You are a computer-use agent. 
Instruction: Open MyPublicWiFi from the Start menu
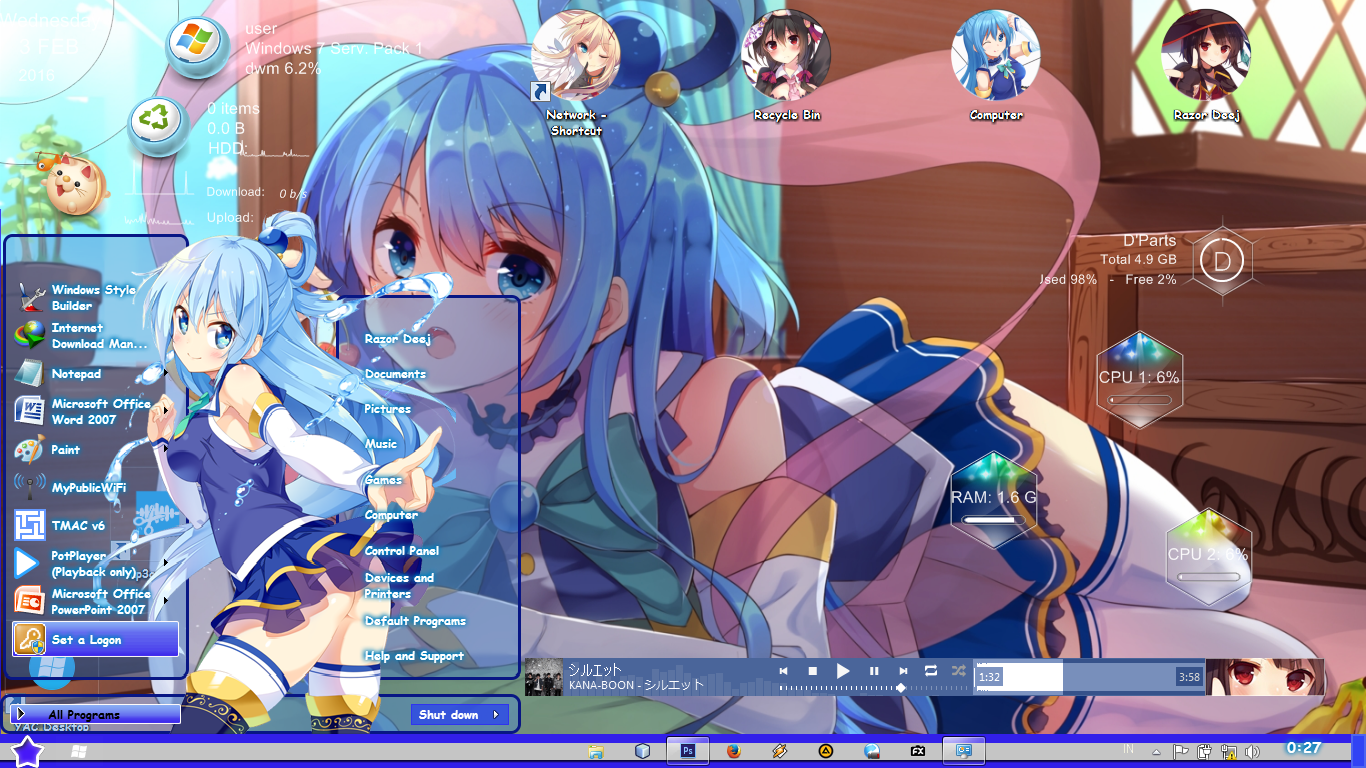tap(90, 487)
